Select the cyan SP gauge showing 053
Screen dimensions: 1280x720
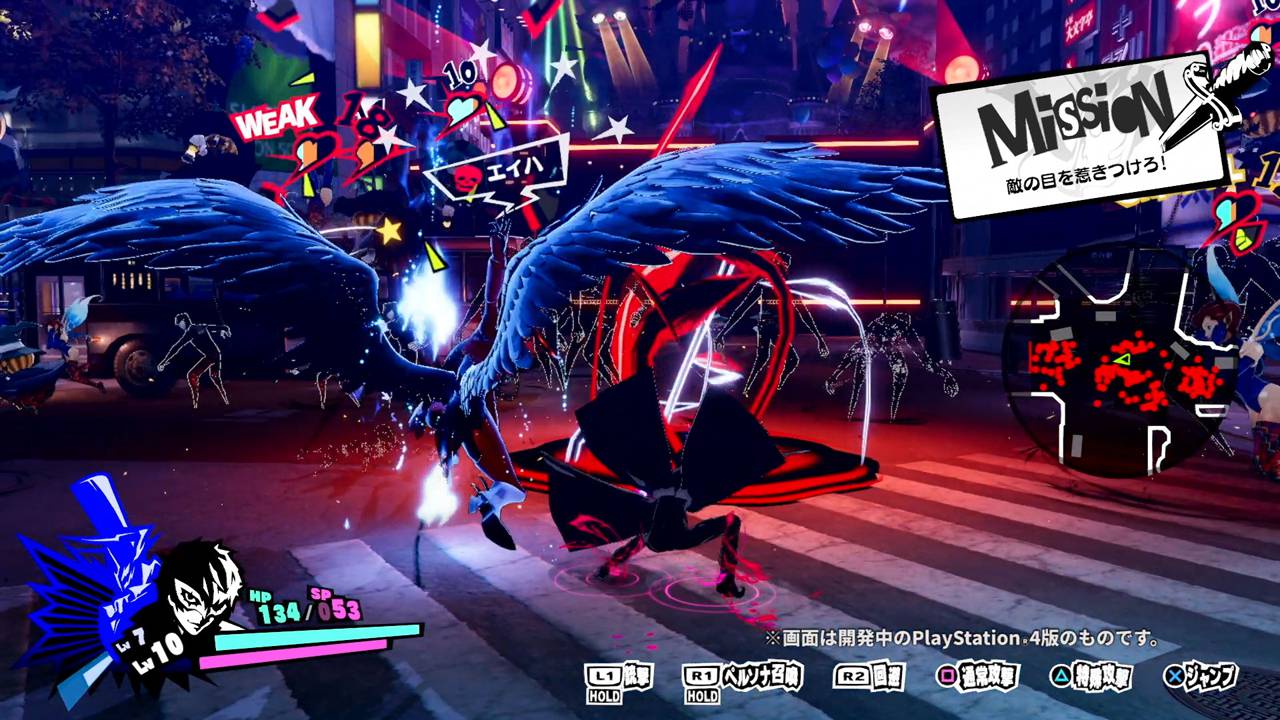(x=334, y=607)
